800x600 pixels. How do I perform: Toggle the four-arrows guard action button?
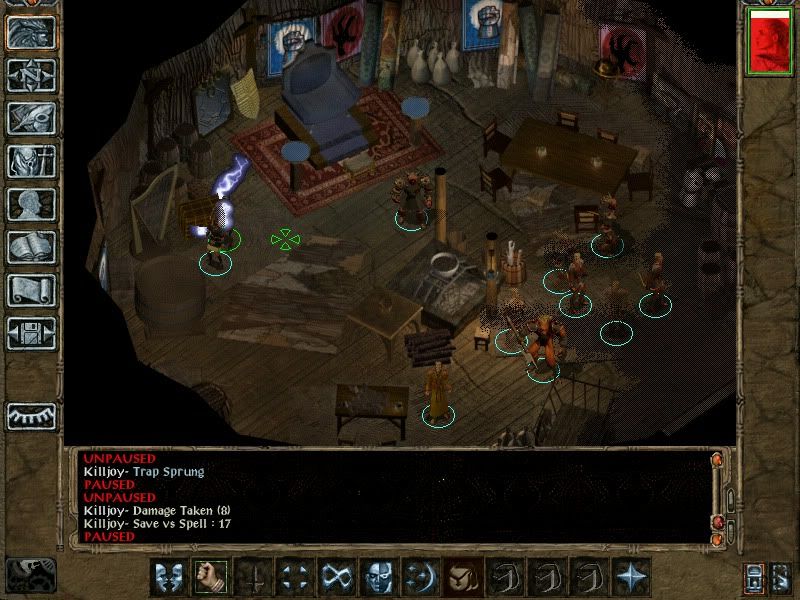click(293, 577)
